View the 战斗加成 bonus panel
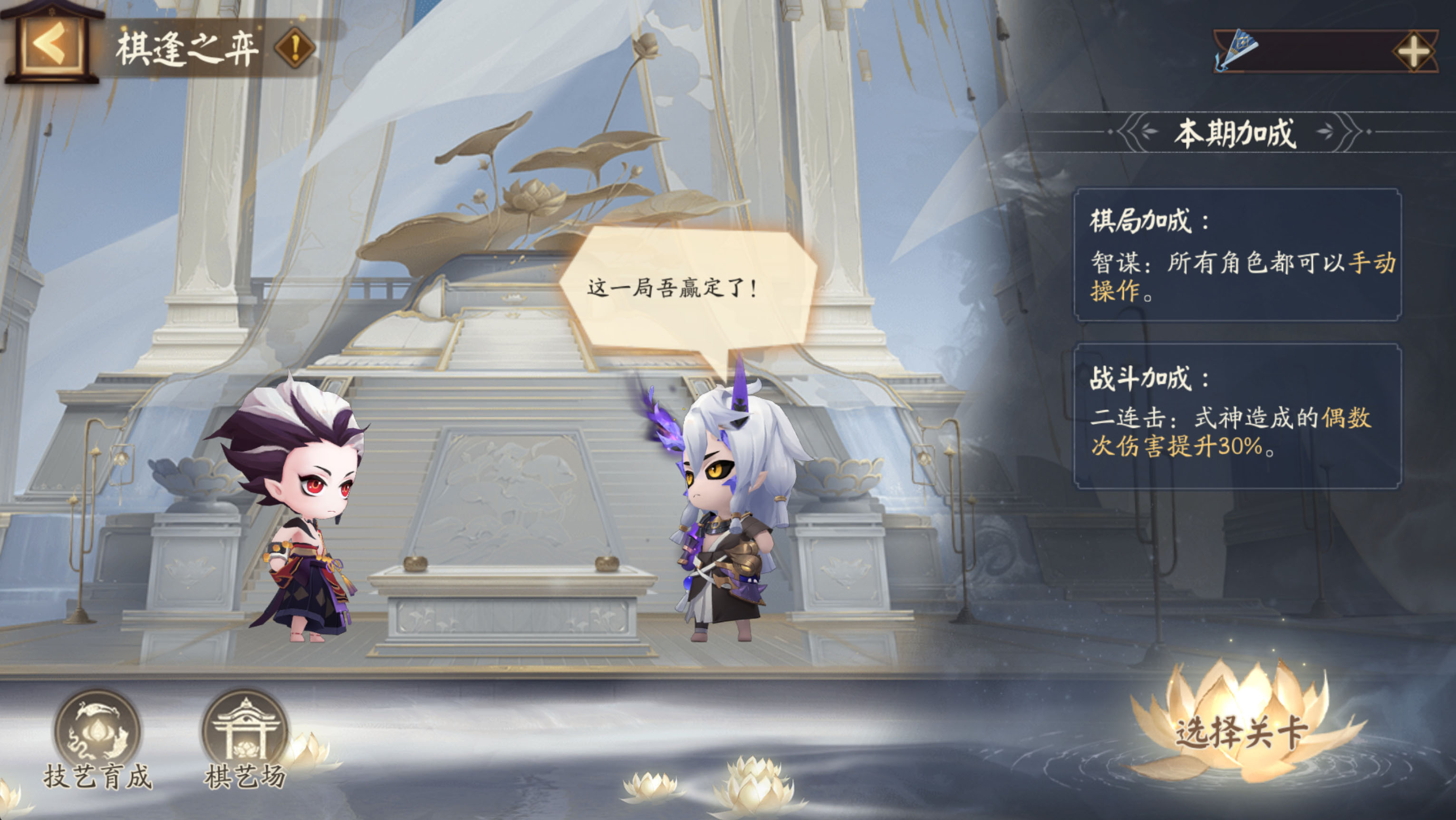This screenshot has width=1456, height=820. tap(1237, 416)
